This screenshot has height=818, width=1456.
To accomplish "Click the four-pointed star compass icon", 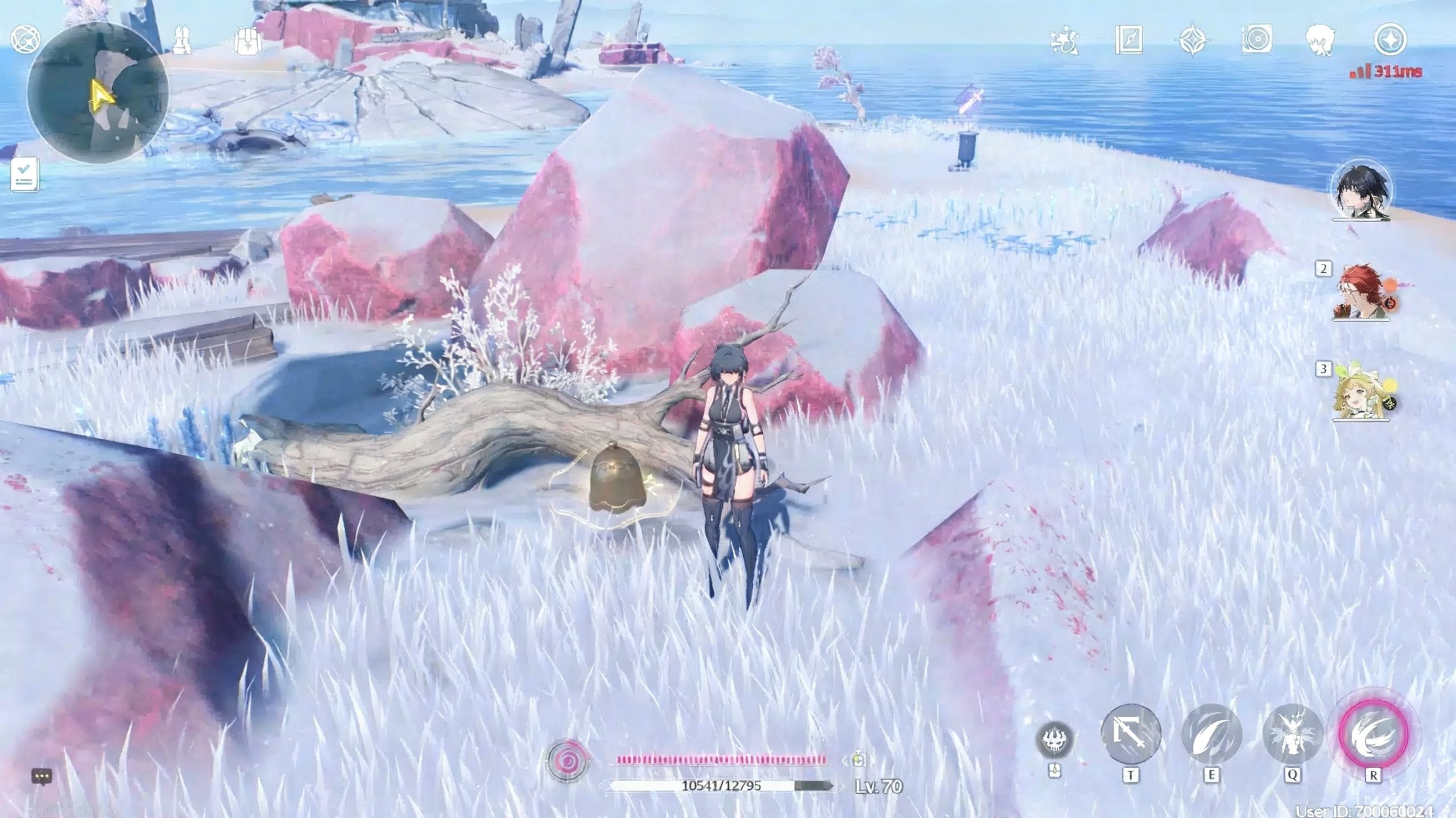I will tap(1193, 40).
